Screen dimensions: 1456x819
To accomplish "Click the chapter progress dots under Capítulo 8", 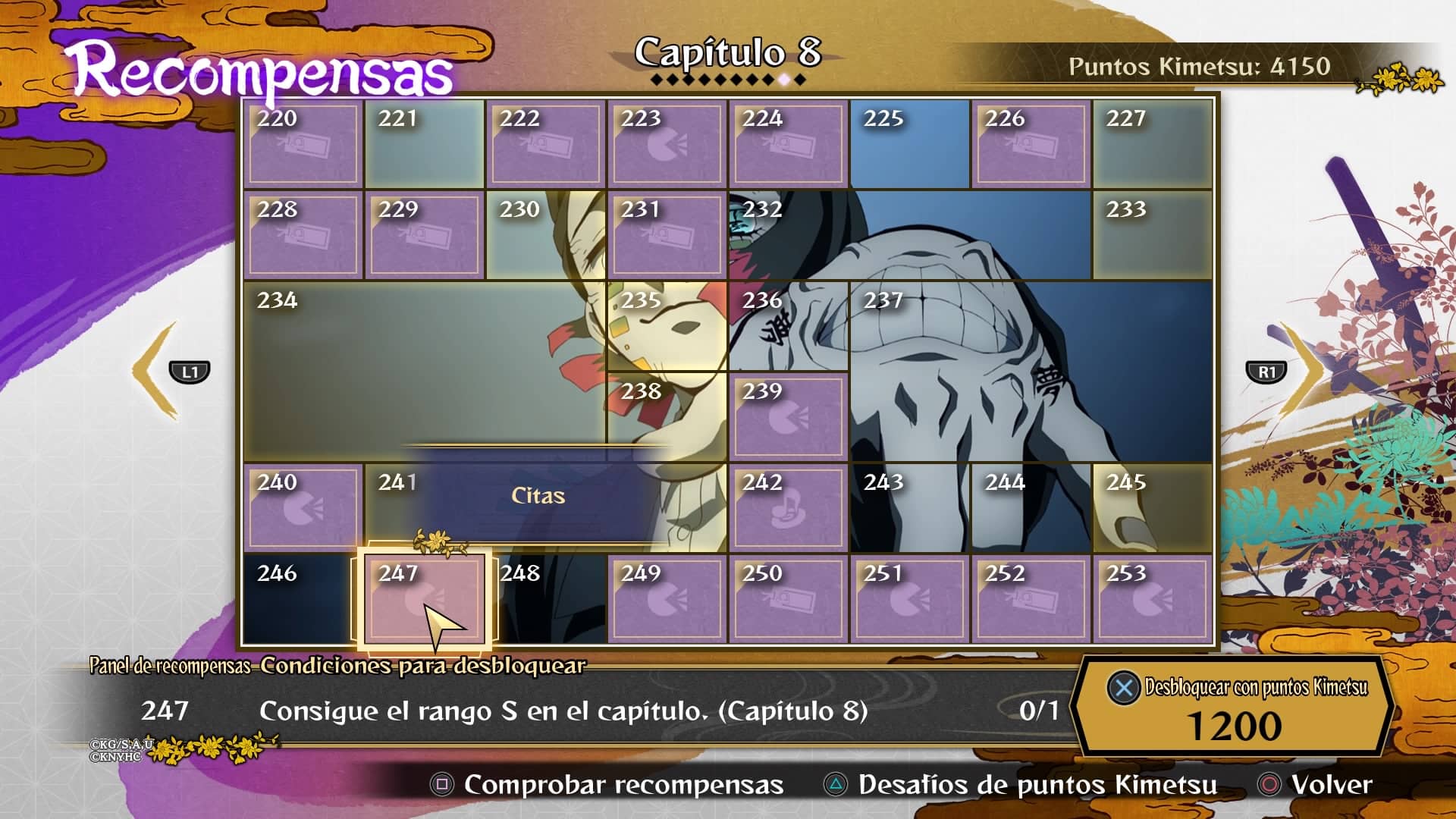I will 730,78.
